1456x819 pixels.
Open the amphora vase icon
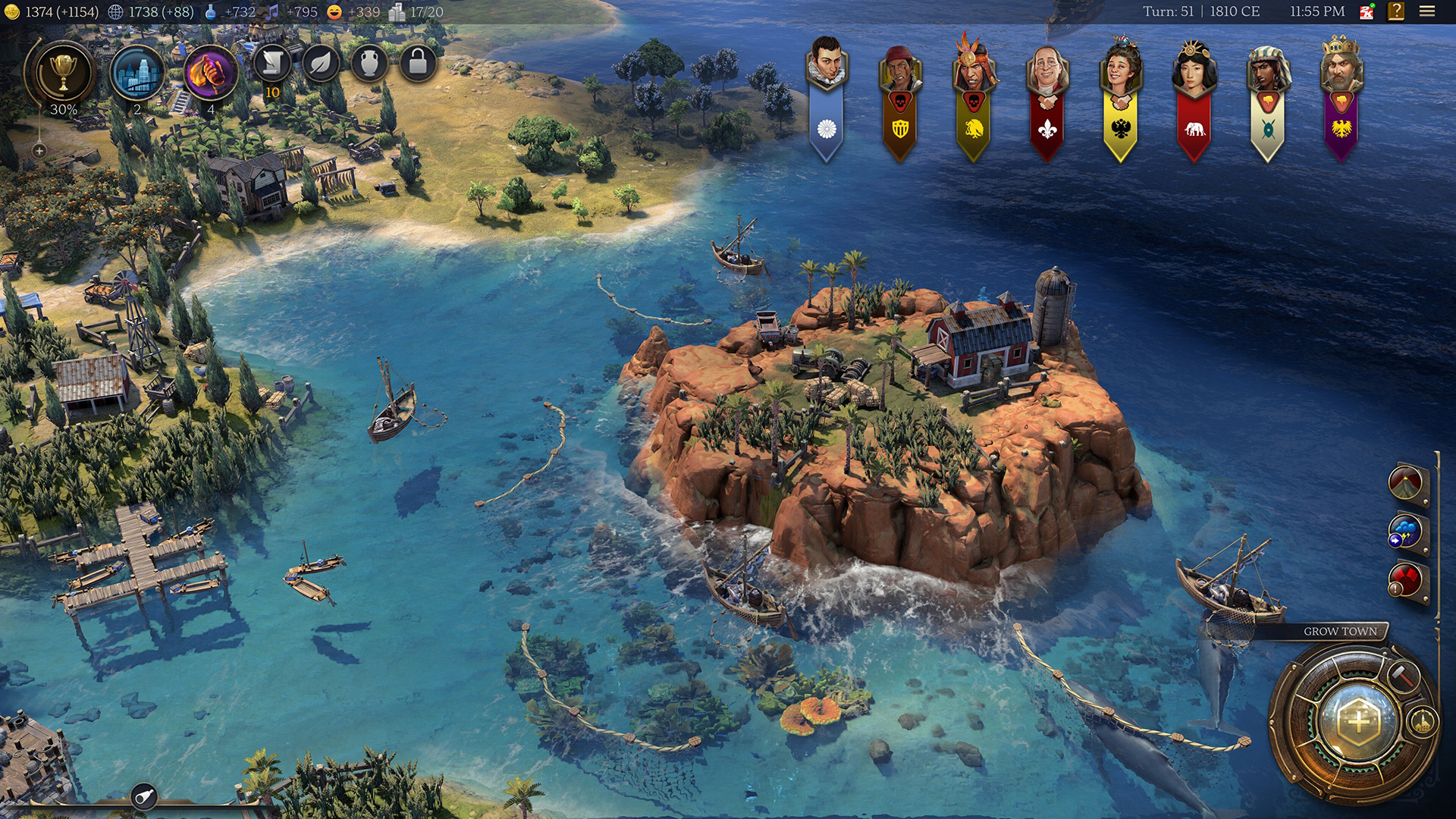tap(369, 64)
